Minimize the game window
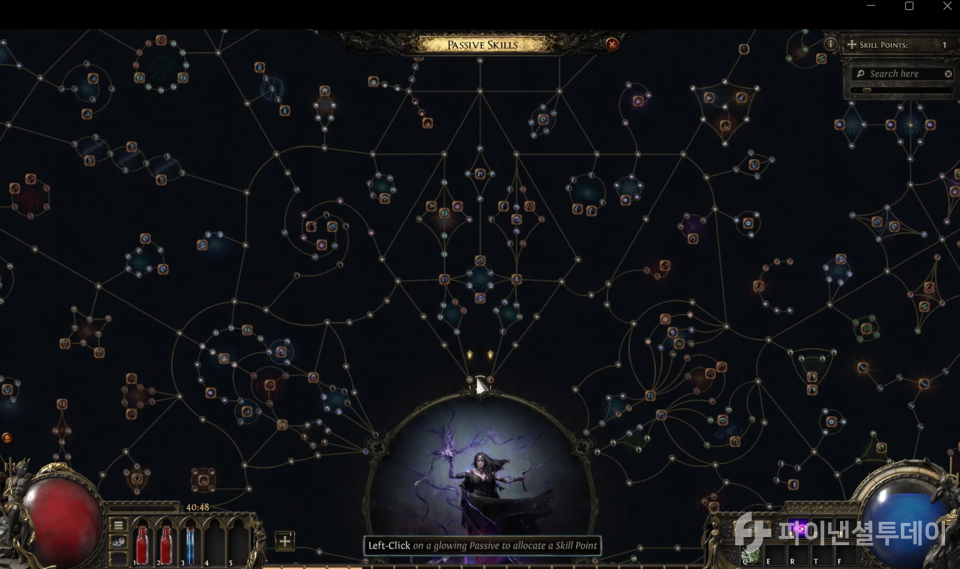Viewport: 960px width, 569px height. [870, 7]
